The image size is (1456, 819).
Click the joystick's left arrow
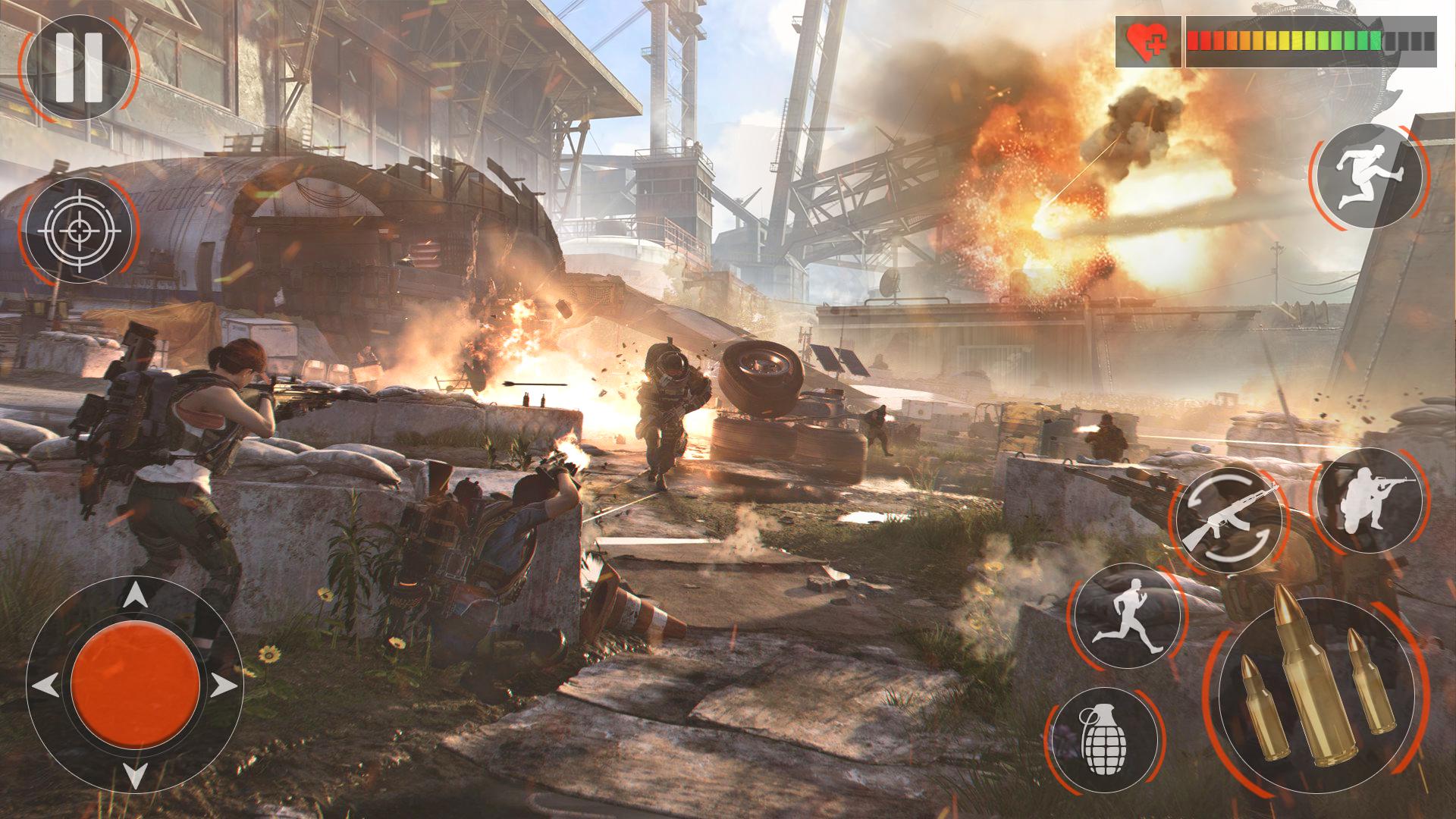pyautogui.click(x=45, y=686)
